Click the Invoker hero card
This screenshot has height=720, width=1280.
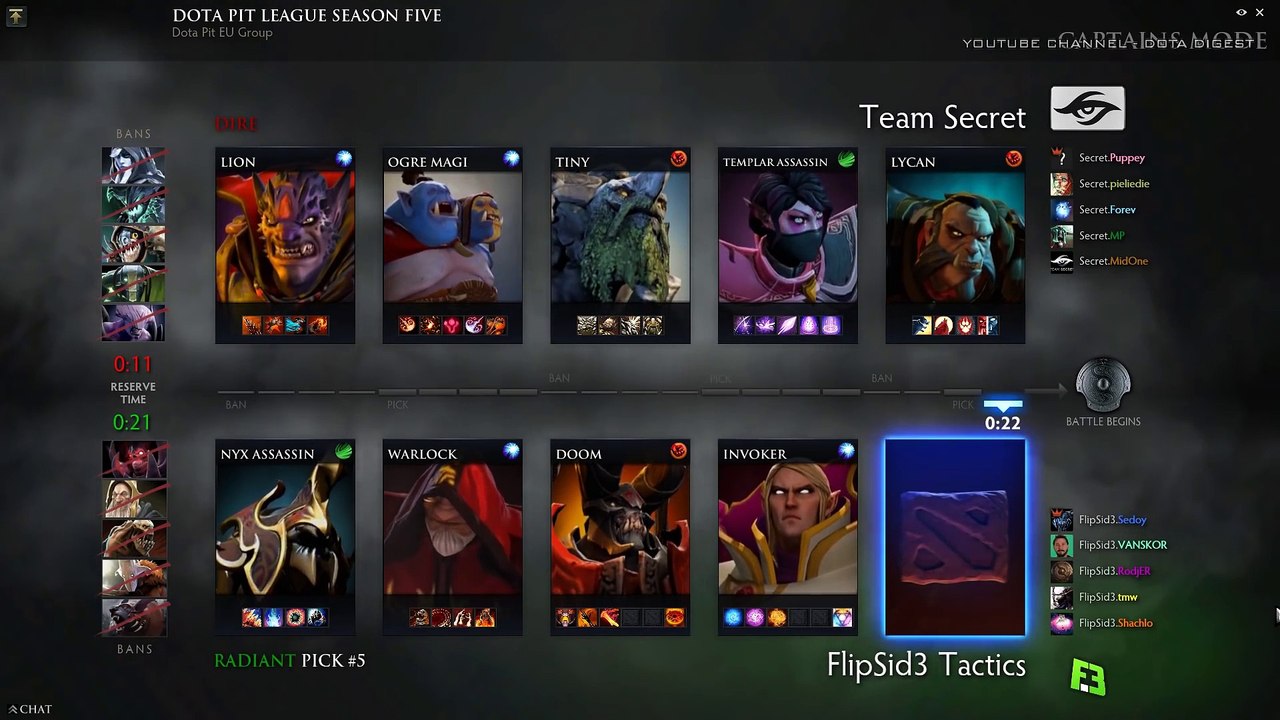pos(787,538)
